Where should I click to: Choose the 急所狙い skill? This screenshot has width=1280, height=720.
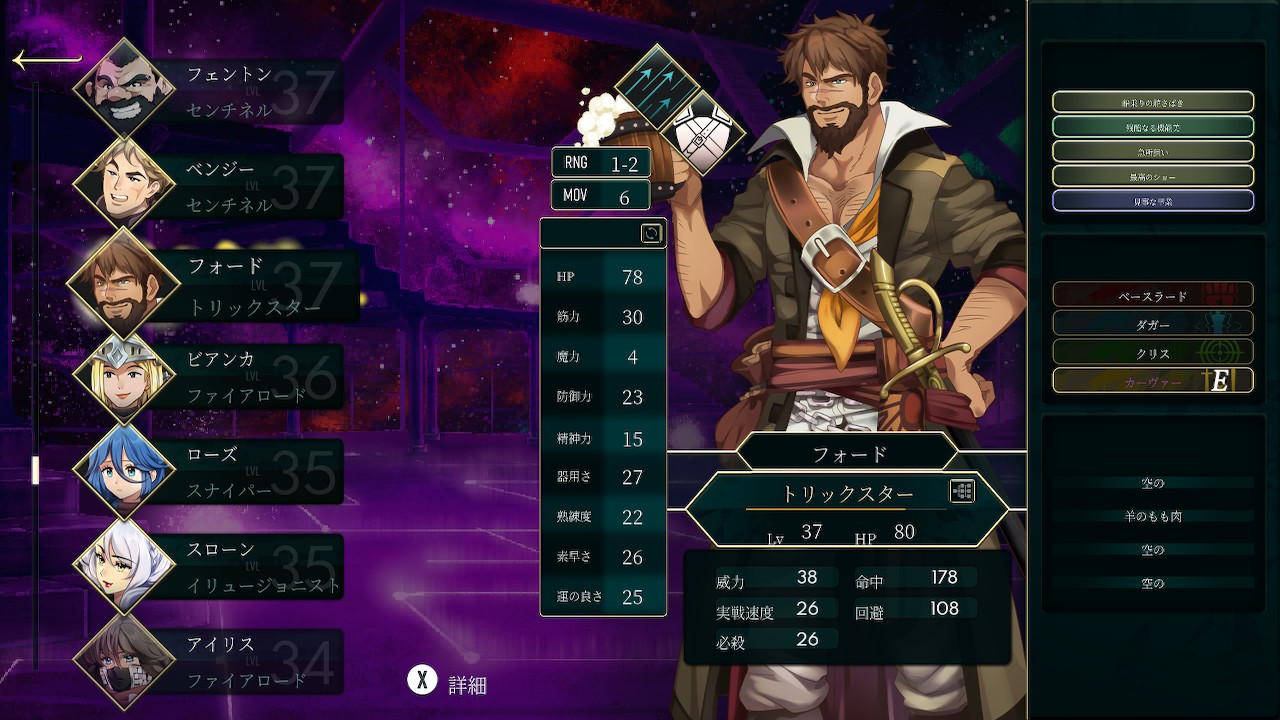point(1152,152)
